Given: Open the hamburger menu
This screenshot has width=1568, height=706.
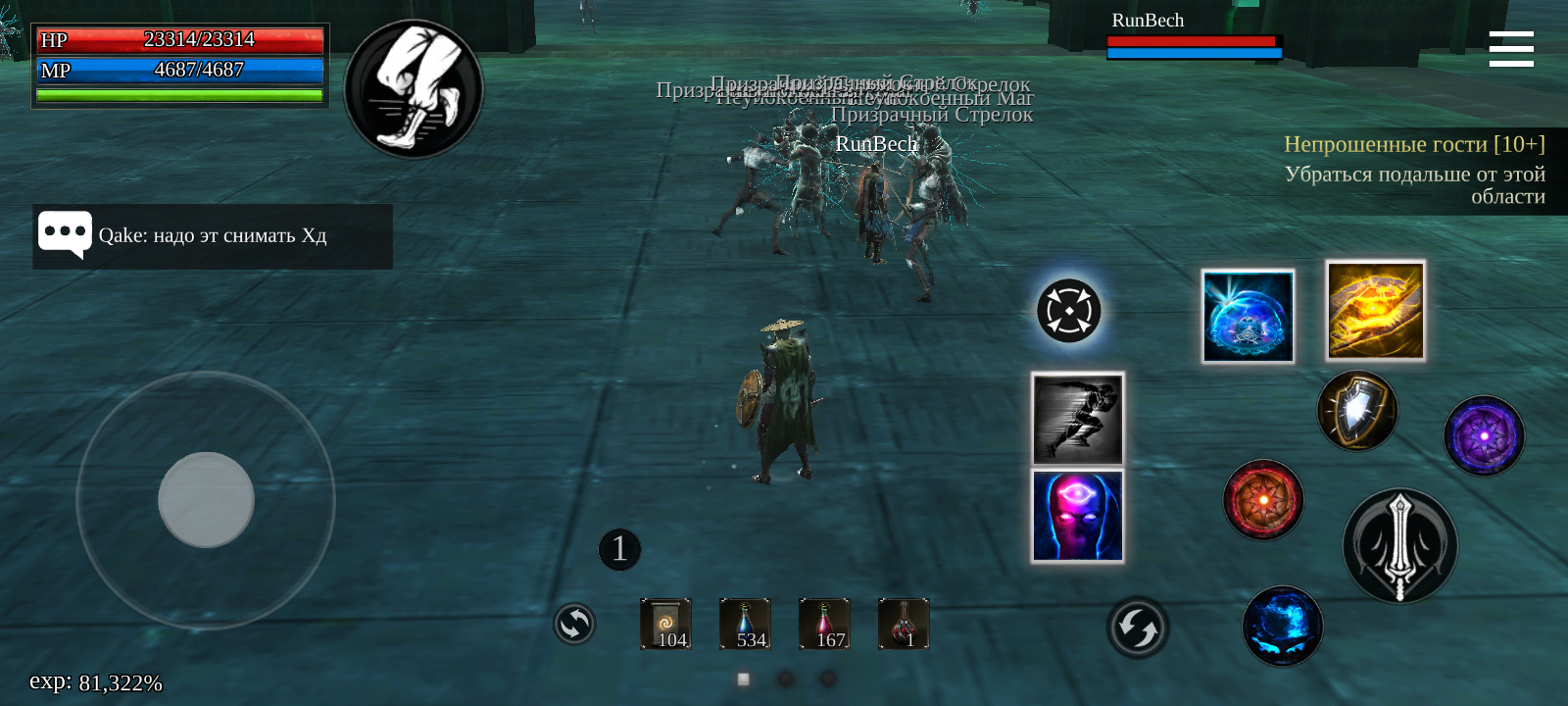Looking at the screenshot, I should pos(1510,48).
